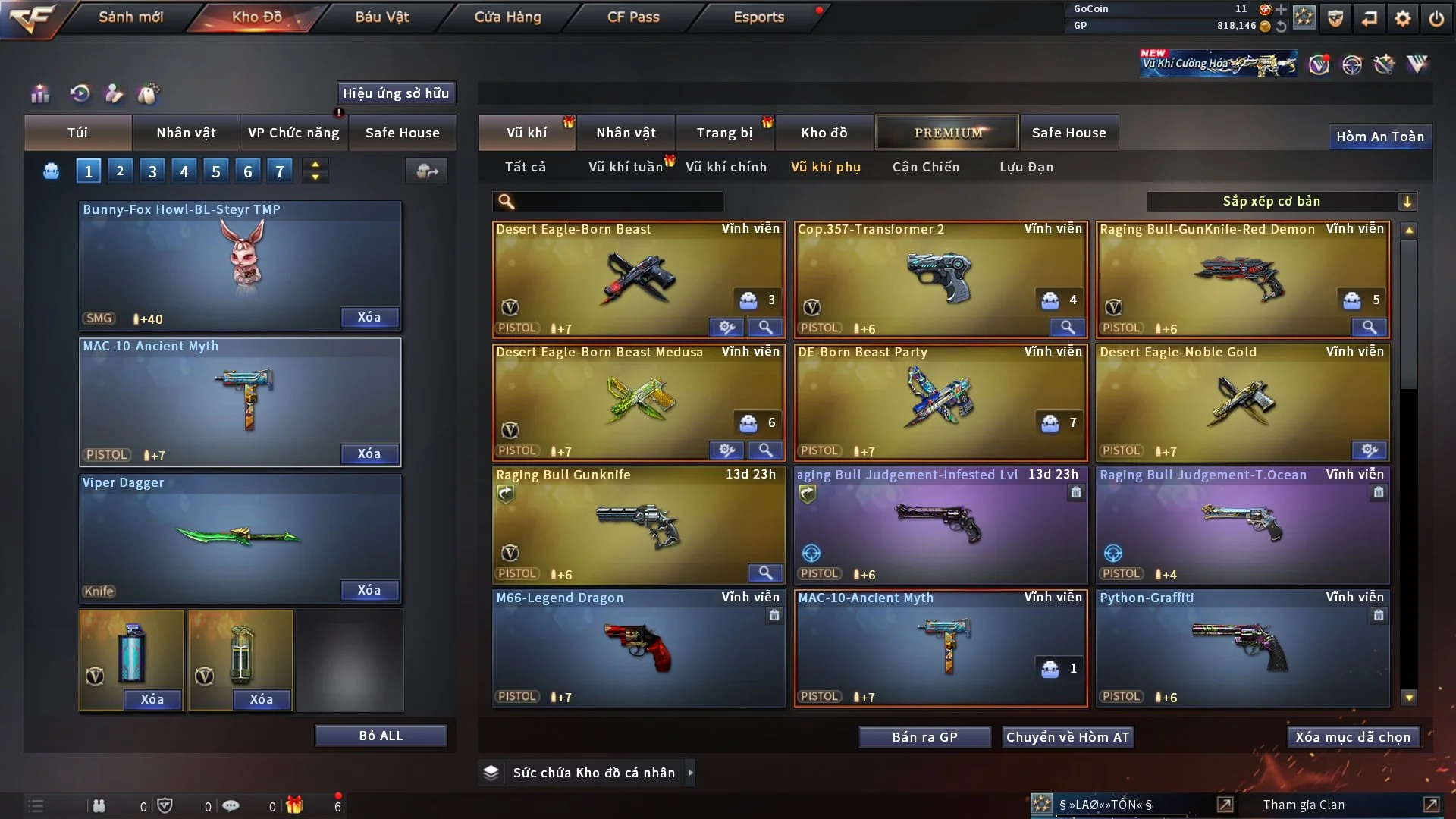
Task: Sell items with Bán ra GP
Action: coord(924,737)
